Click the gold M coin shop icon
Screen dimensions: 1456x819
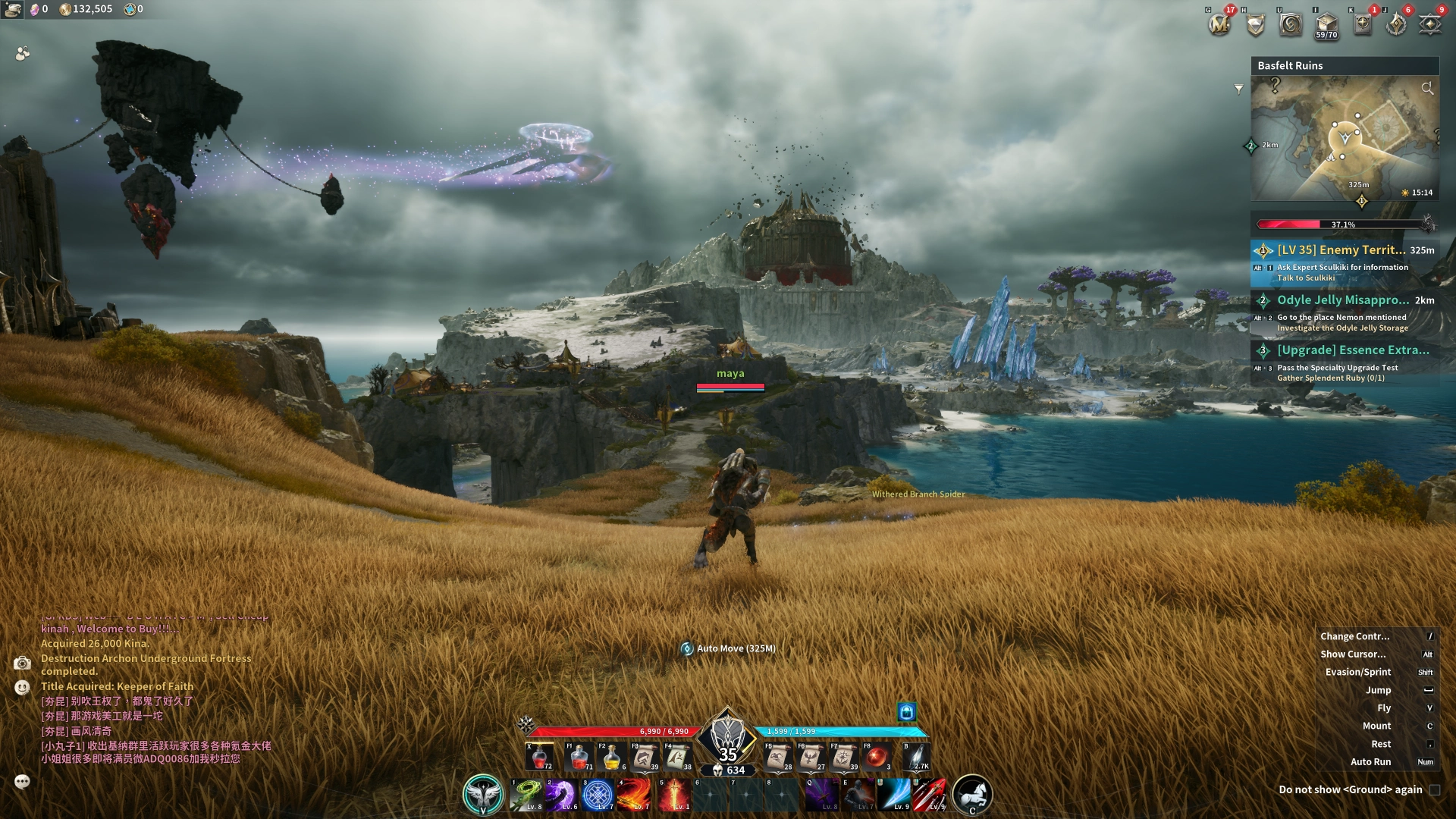coord(1219,24)
